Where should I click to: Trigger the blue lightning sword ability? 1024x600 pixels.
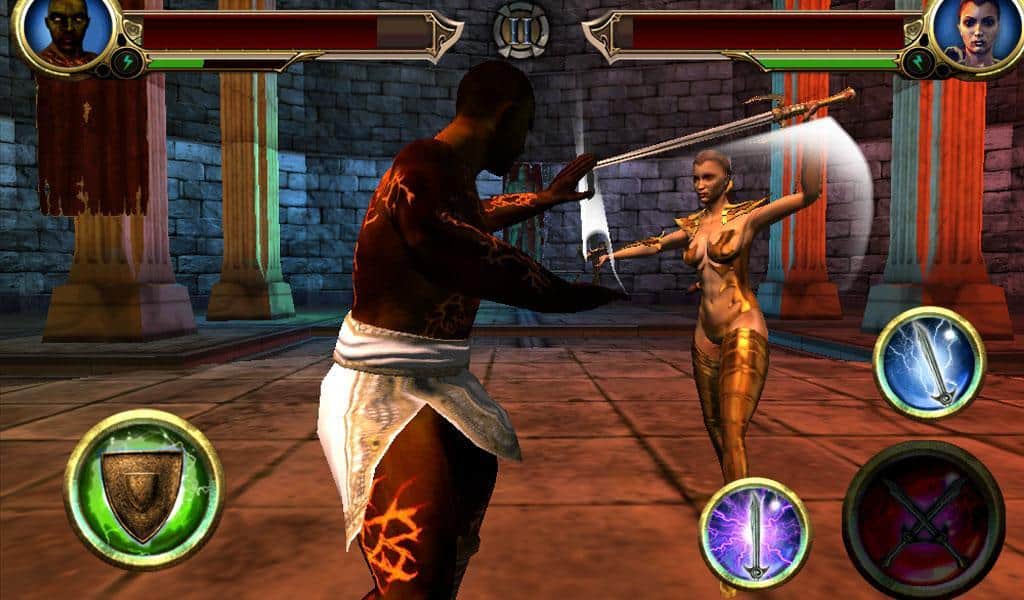(929, 362)
